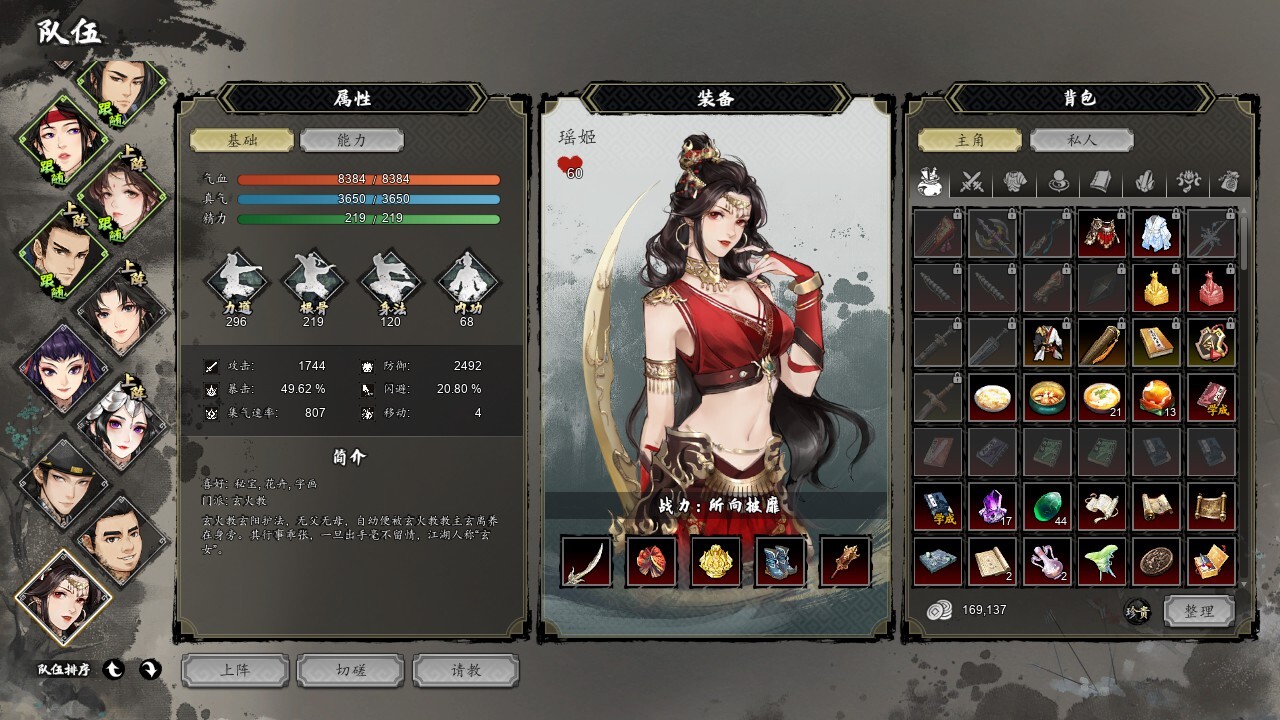Switch to the 能力 abilities tab
Image resolution: width=1280 pixels, height=720 pixels.
click(352, 140)
